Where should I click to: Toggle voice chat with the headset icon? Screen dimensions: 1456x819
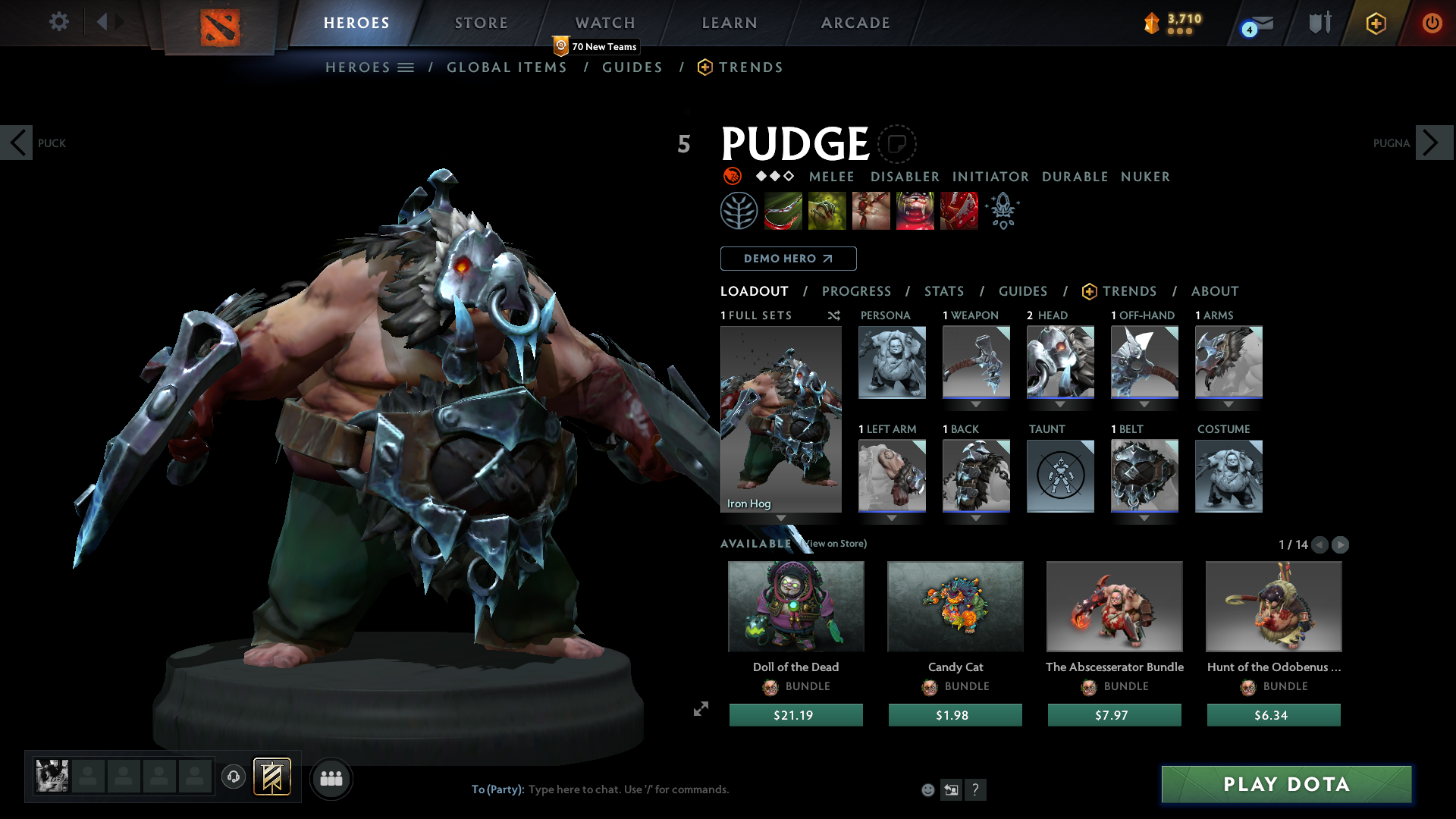tap(233, 777)
